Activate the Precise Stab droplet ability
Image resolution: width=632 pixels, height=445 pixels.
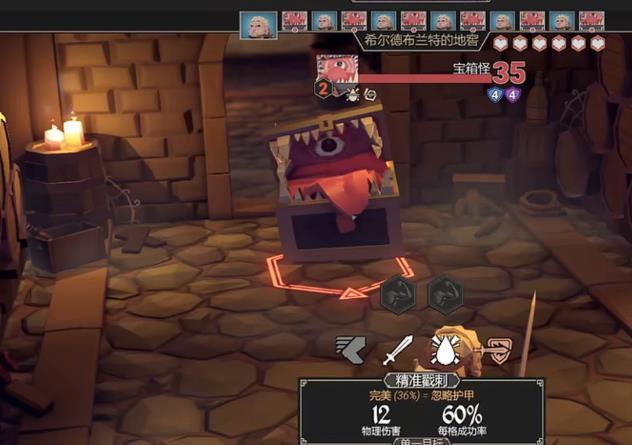tap(447, 349)
